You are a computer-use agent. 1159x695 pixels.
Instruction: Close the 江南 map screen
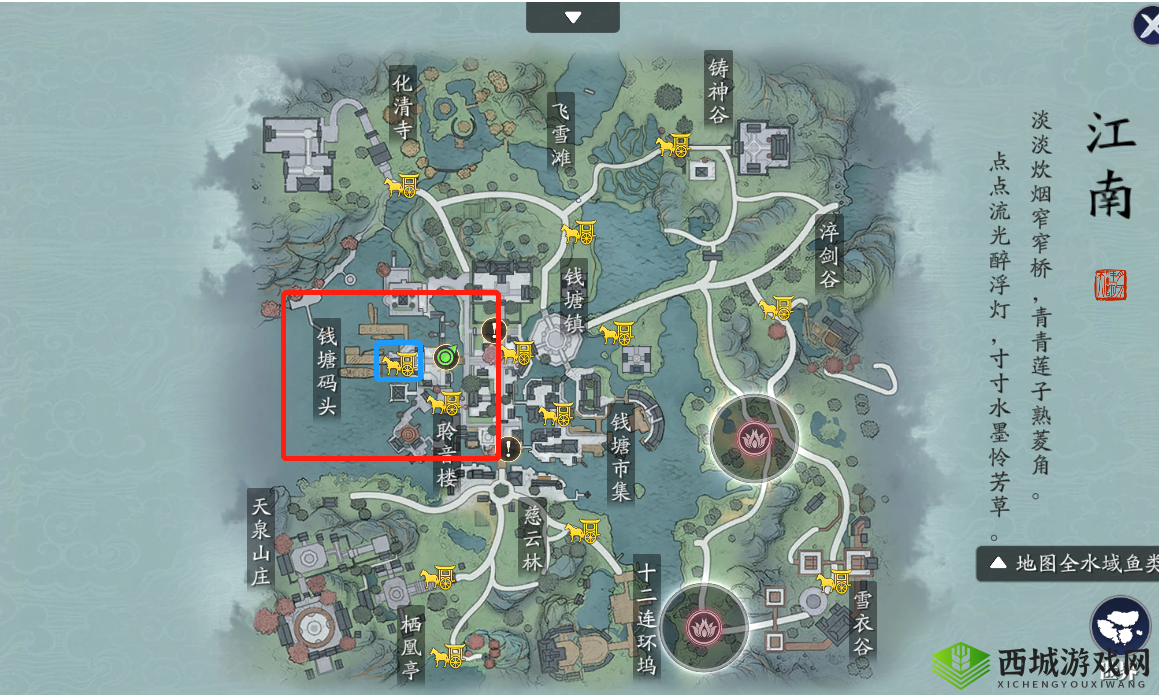1147,26
